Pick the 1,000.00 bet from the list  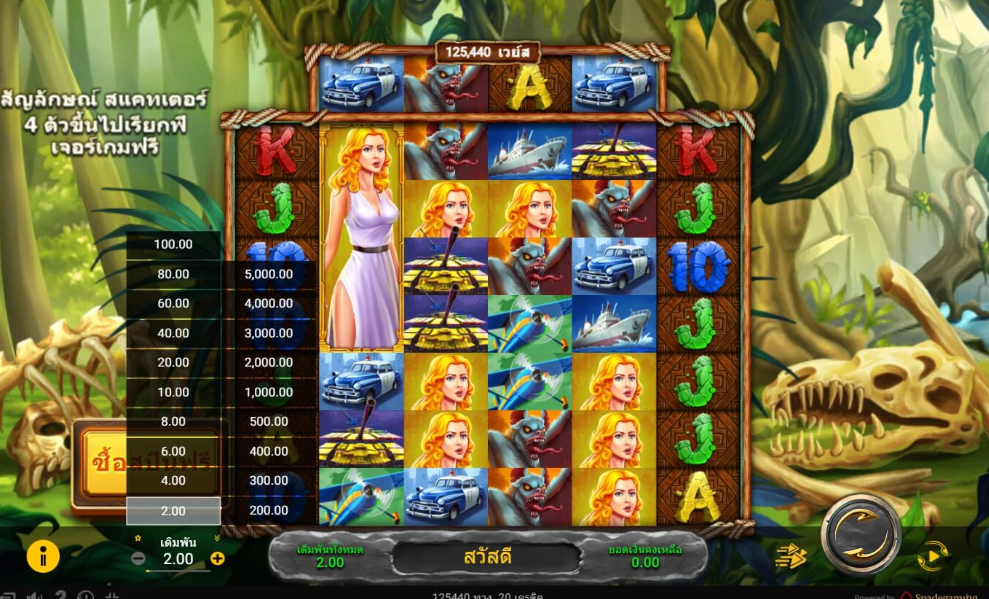click(270, 392)
